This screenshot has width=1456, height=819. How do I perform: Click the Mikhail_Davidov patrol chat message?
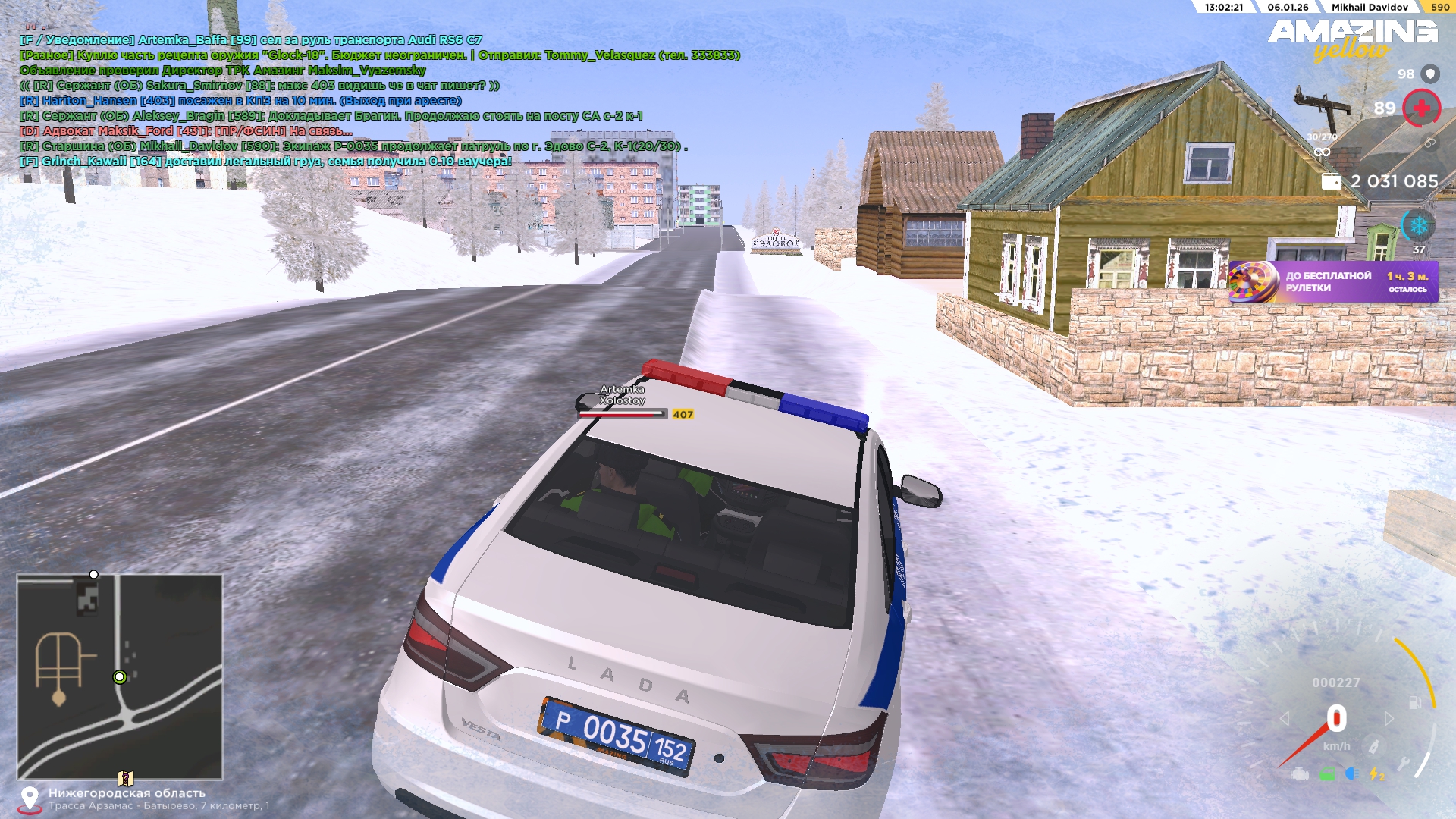point(353,146)
